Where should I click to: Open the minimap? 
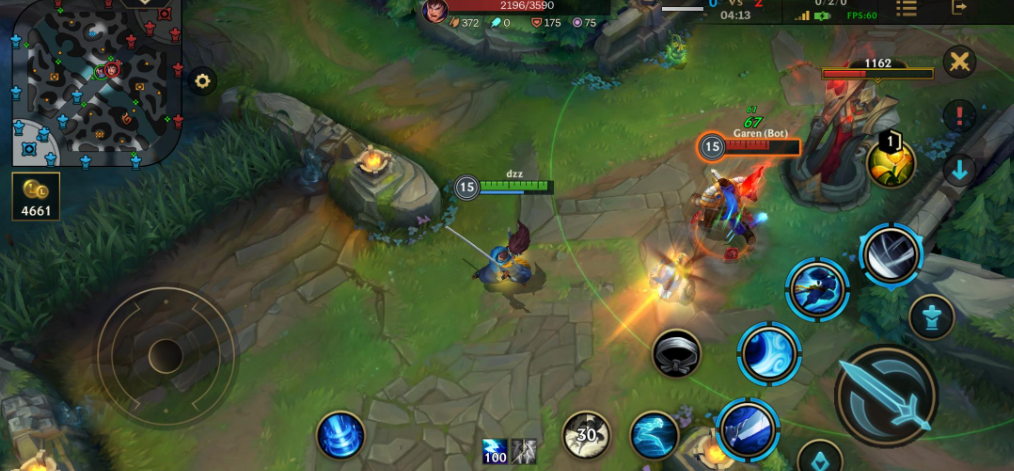(97, 82)
